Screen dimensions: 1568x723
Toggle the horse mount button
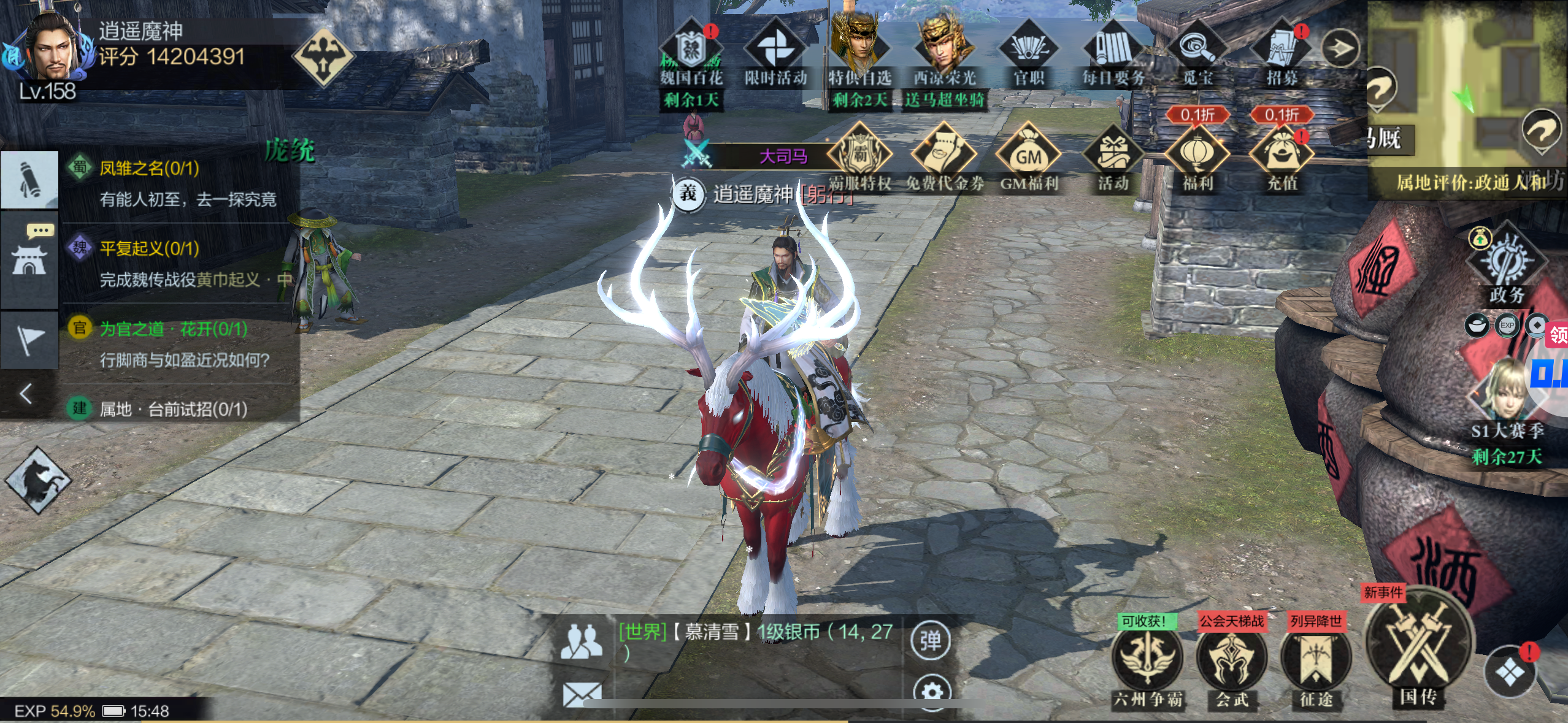coord(38,480)
